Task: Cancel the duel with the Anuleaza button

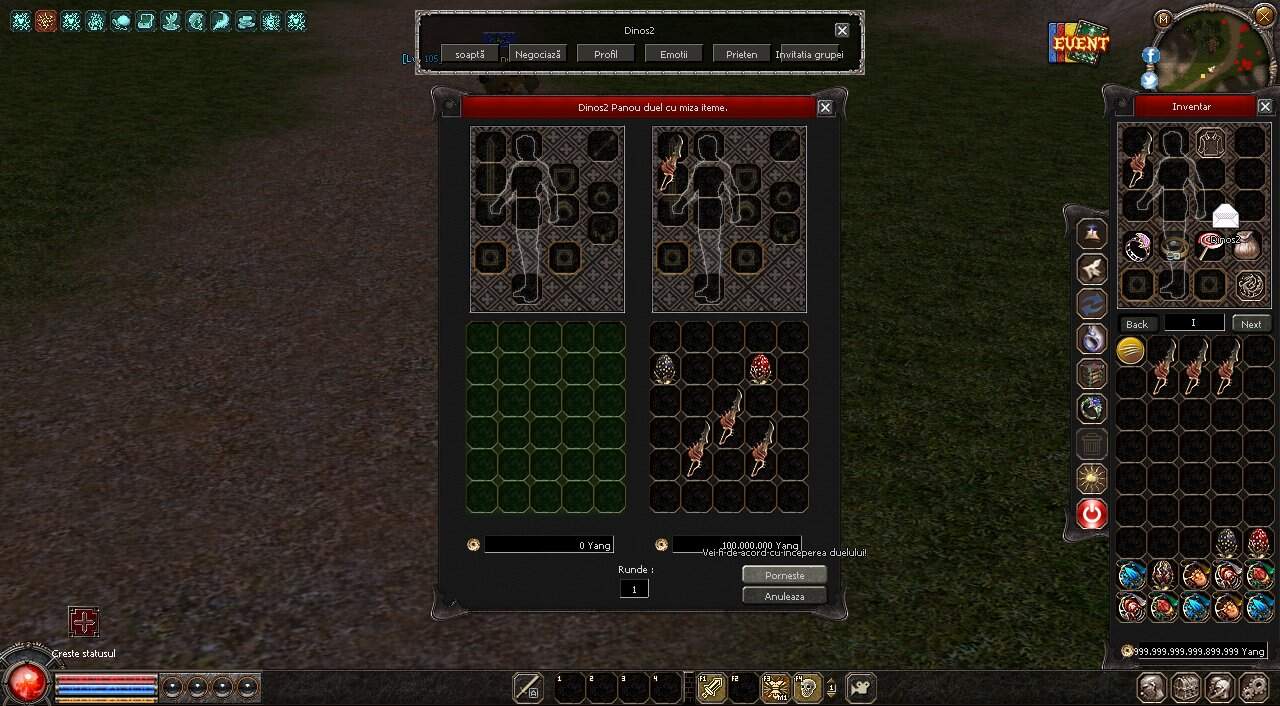Action: [x=784, y=596]
